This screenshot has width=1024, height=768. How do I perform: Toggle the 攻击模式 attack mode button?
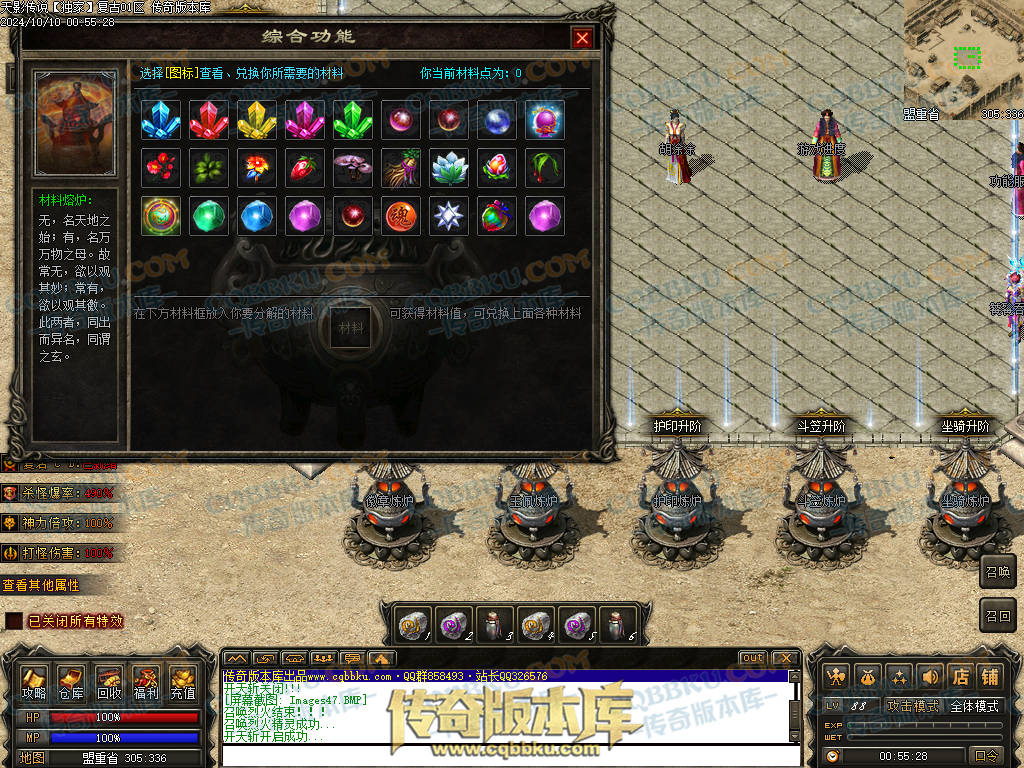[x=912, y=706]
